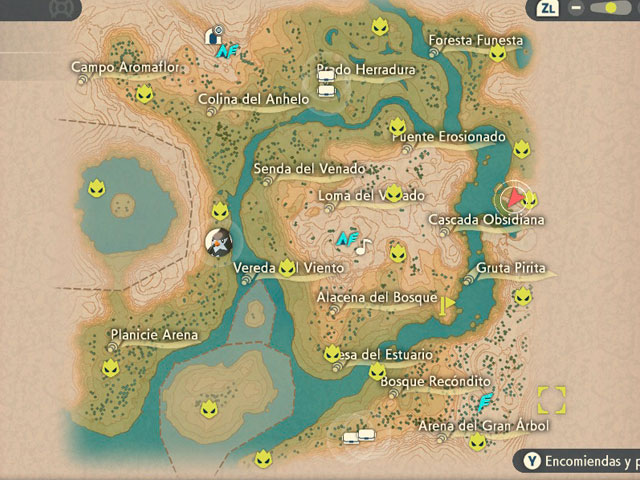Click the Alacena del Bosque label
The height and width of the screenshot is (480, 640).
pos(376,298)
